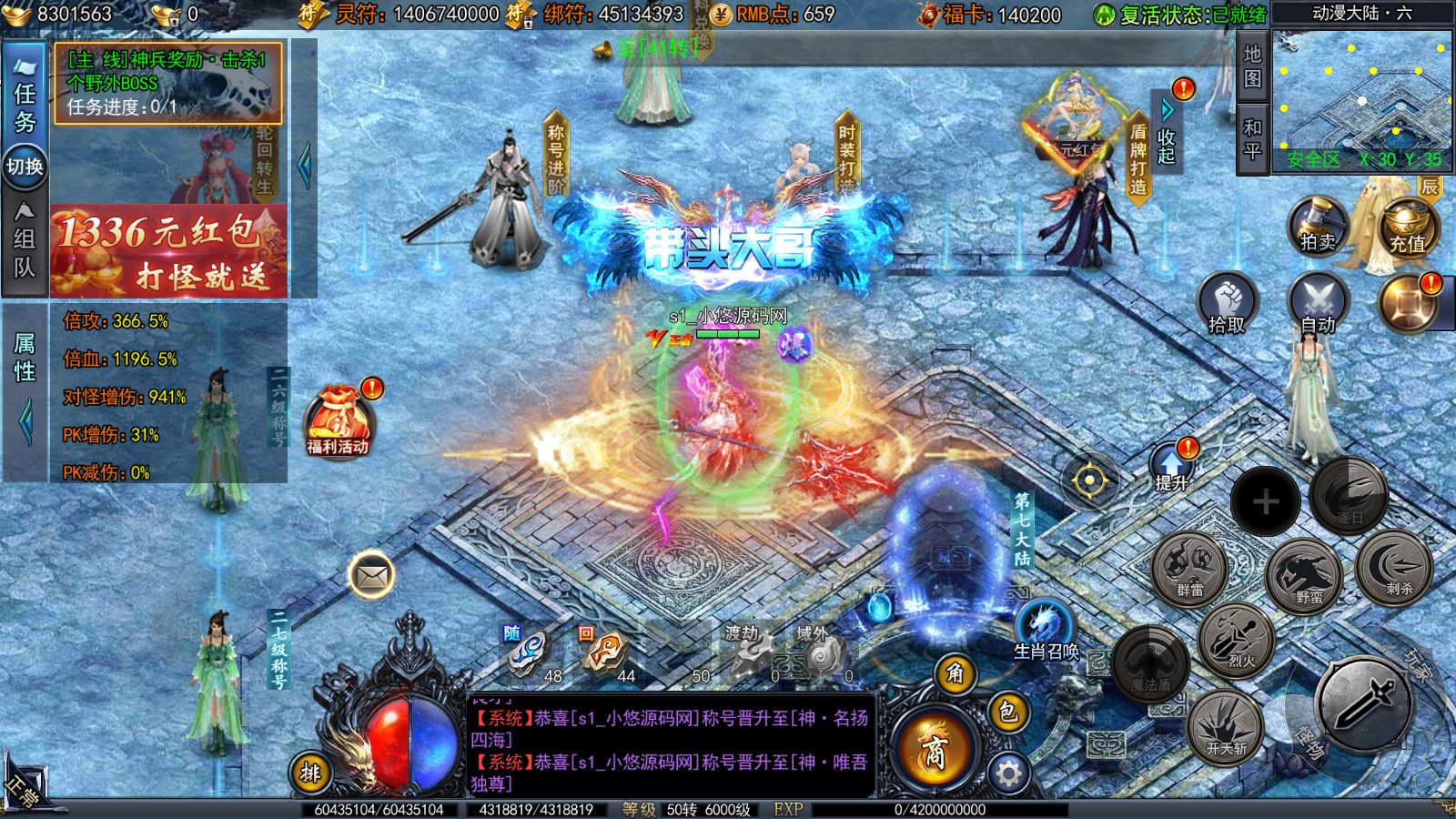
Task: Open the 1336元红包 red packet banner
Action: (x=168, y=252)
